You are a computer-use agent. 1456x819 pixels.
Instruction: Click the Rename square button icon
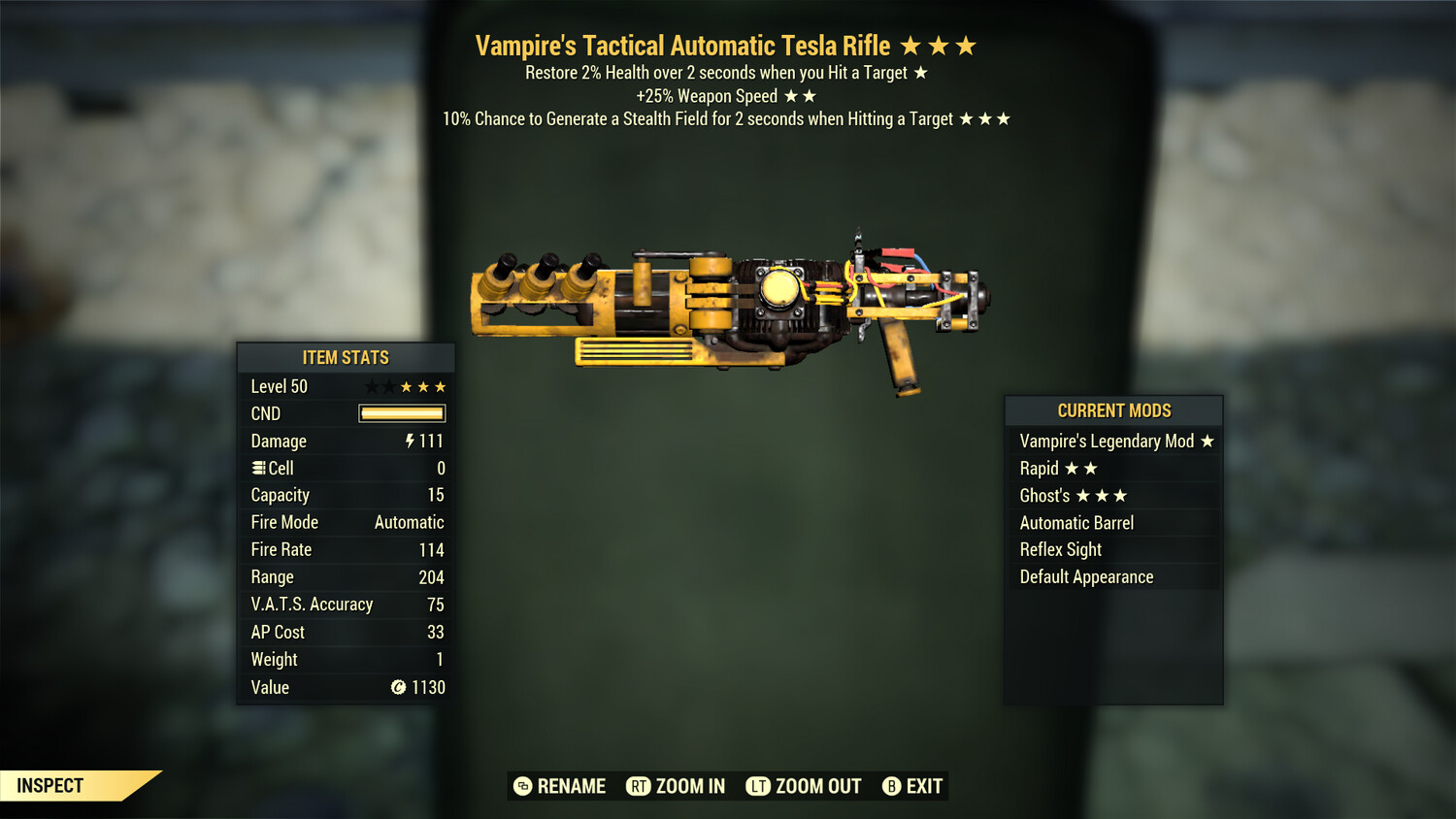[x=522, y=786]
